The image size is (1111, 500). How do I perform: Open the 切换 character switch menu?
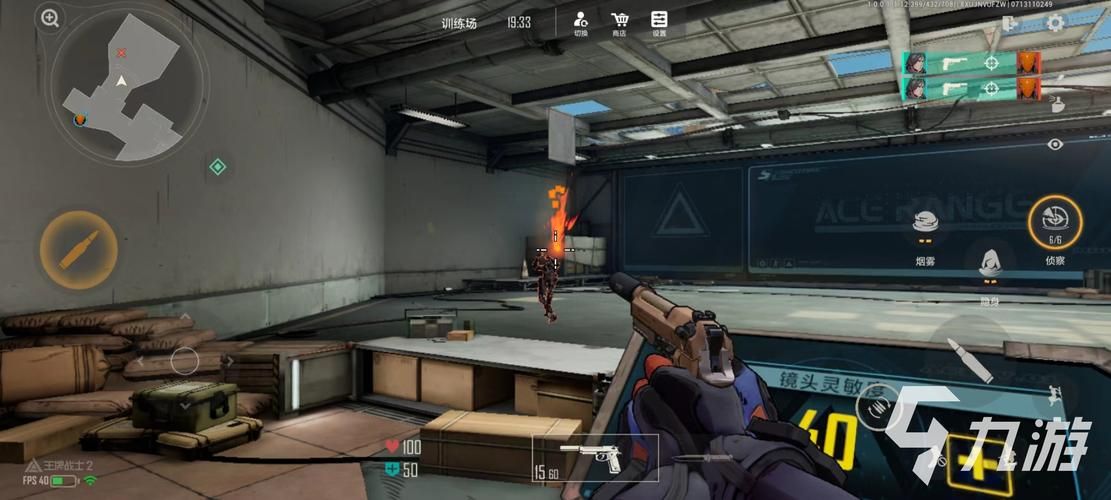coord(580,23)
